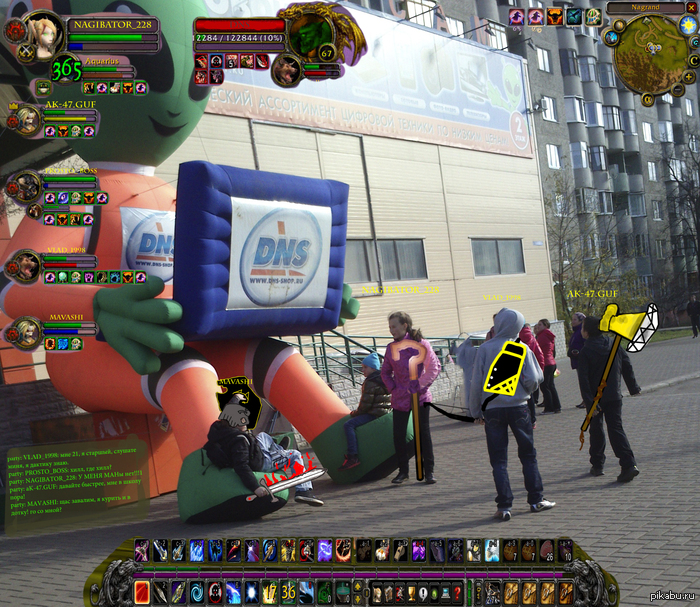Click the fiery demon face buff icon
Viewport: 700px width, 607px height.
pos(554,17)
